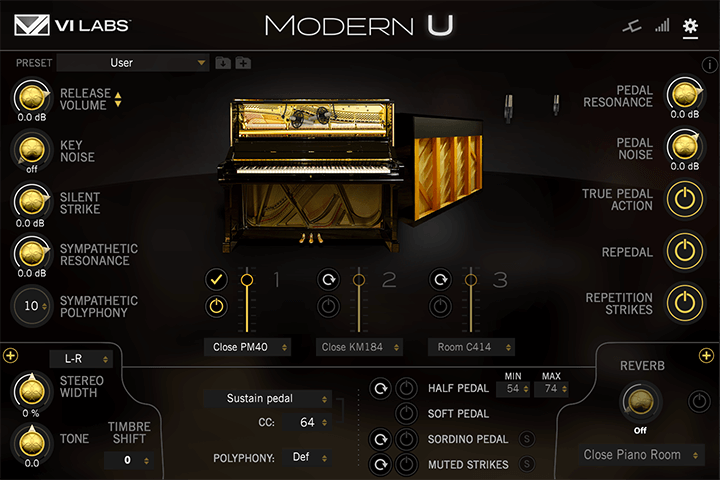
Task: Select the Close PM40 microphone dropdown
Action: (246, 347)
